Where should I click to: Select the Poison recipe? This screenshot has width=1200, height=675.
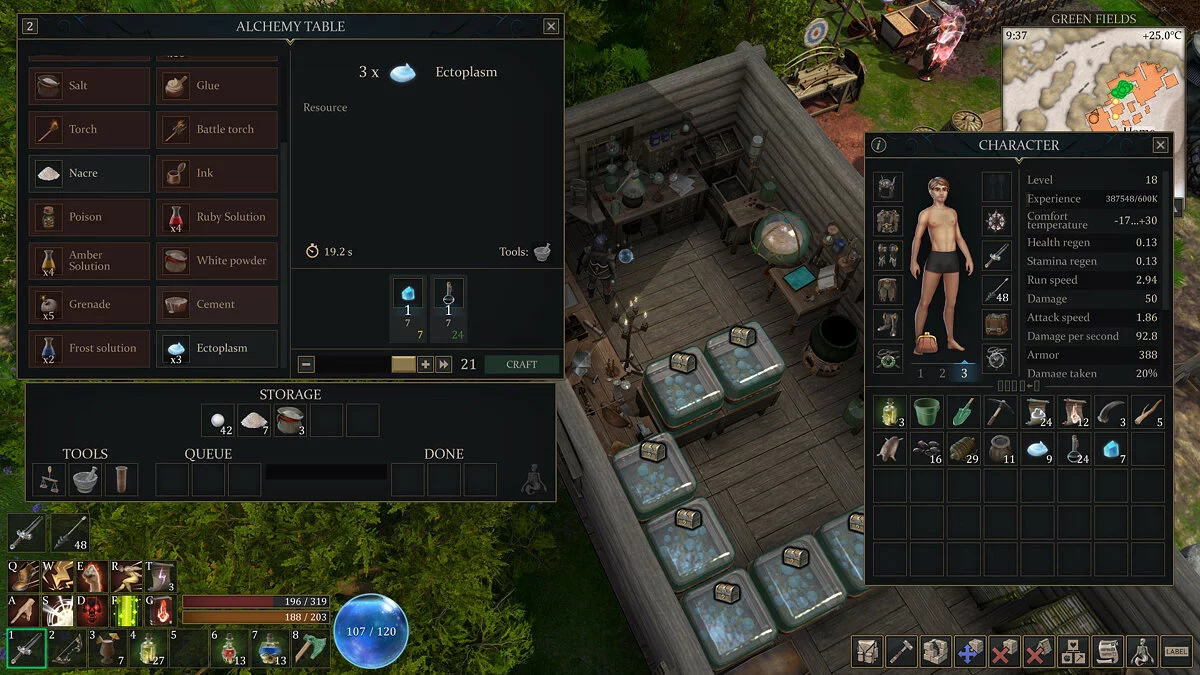[90, 217]
